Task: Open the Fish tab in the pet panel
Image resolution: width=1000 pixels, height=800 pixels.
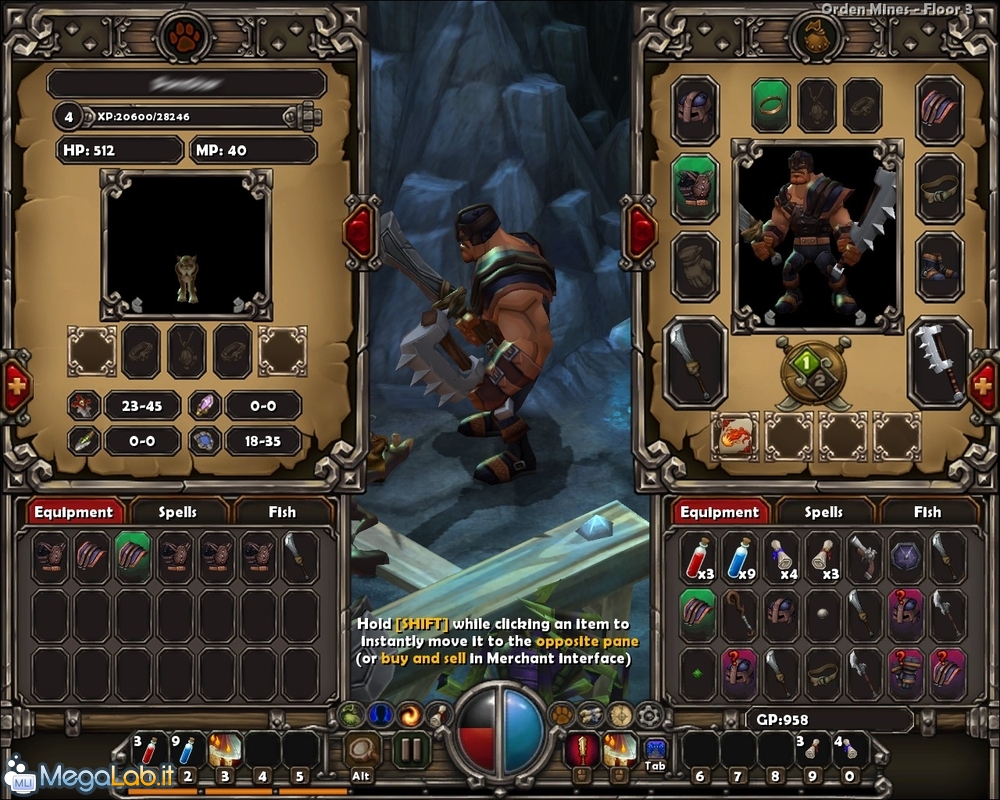Action: pos(282,512)
